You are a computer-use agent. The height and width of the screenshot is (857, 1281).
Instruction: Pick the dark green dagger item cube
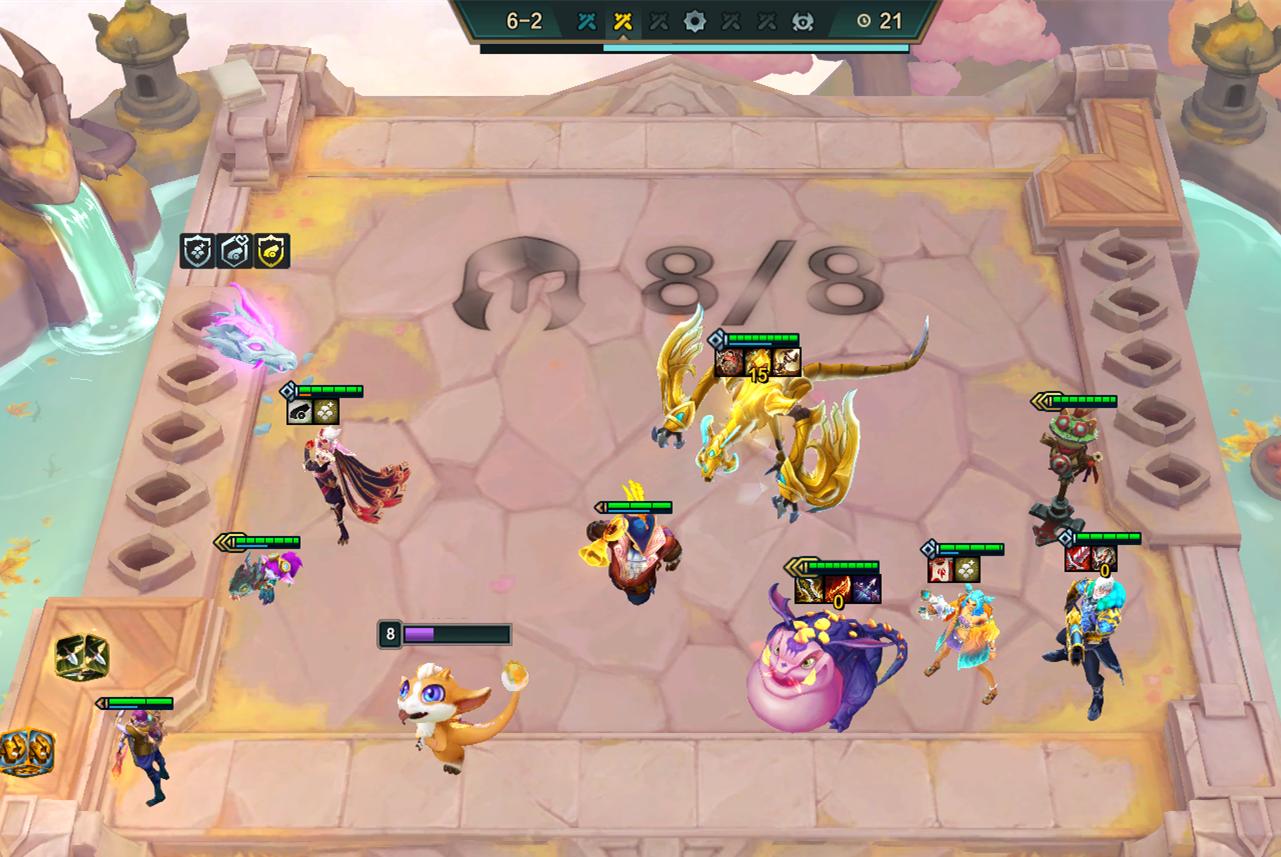(82, 657)
